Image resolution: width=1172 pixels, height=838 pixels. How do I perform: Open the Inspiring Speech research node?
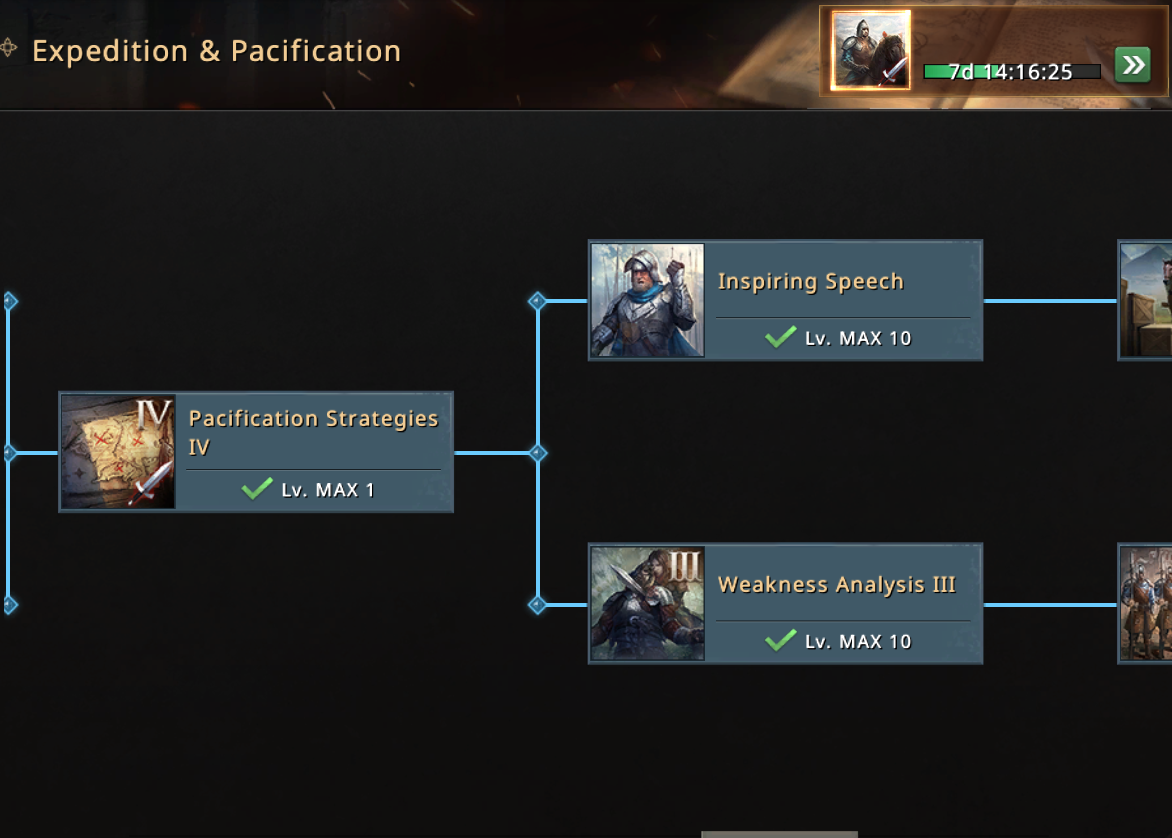[785, 300]
